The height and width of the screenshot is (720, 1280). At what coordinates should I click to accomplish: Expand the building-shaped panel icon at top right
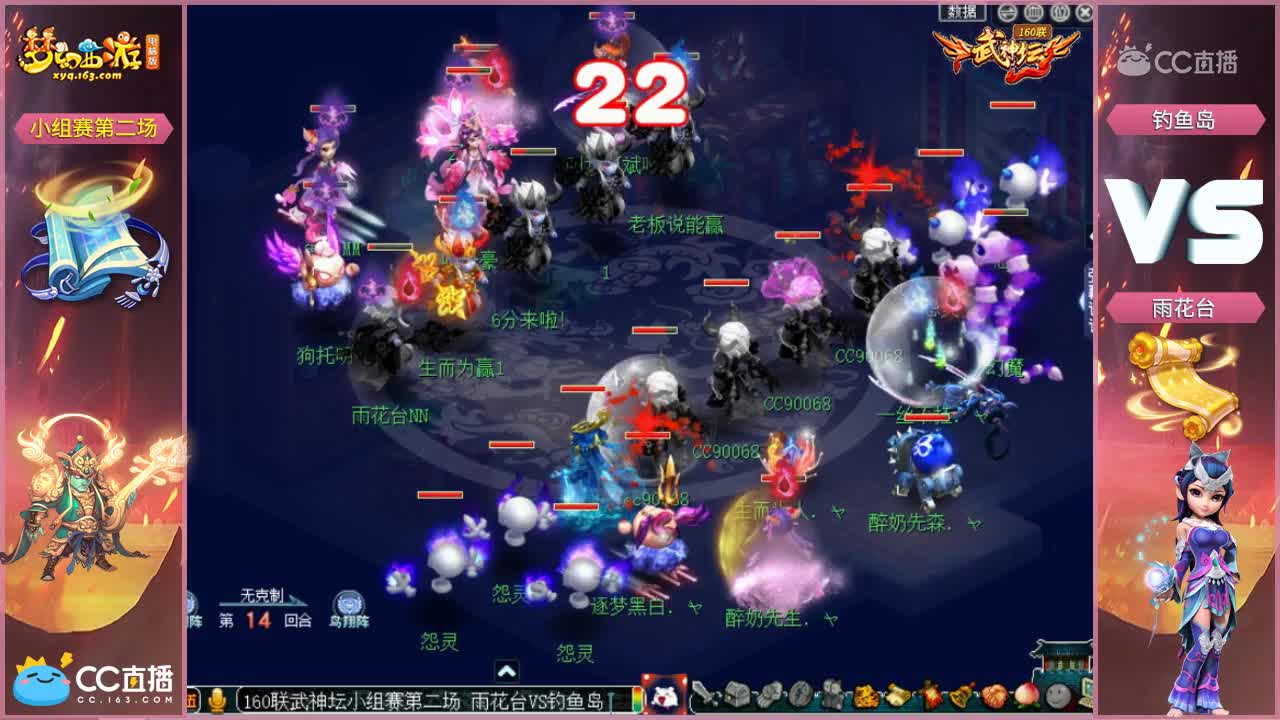click(1033, 12)
